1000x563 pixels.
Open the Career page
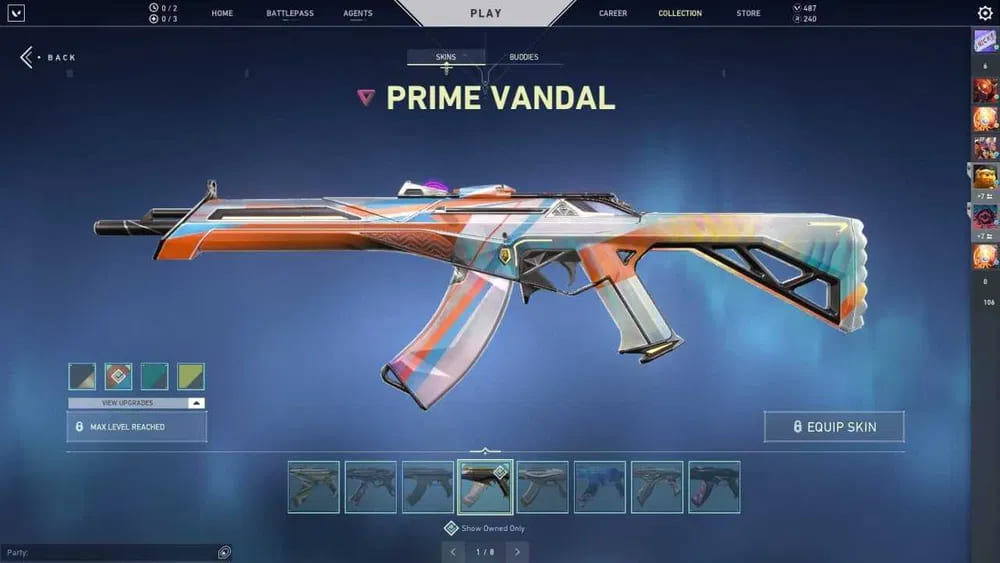pyautogui.click(x=613, y=13)
